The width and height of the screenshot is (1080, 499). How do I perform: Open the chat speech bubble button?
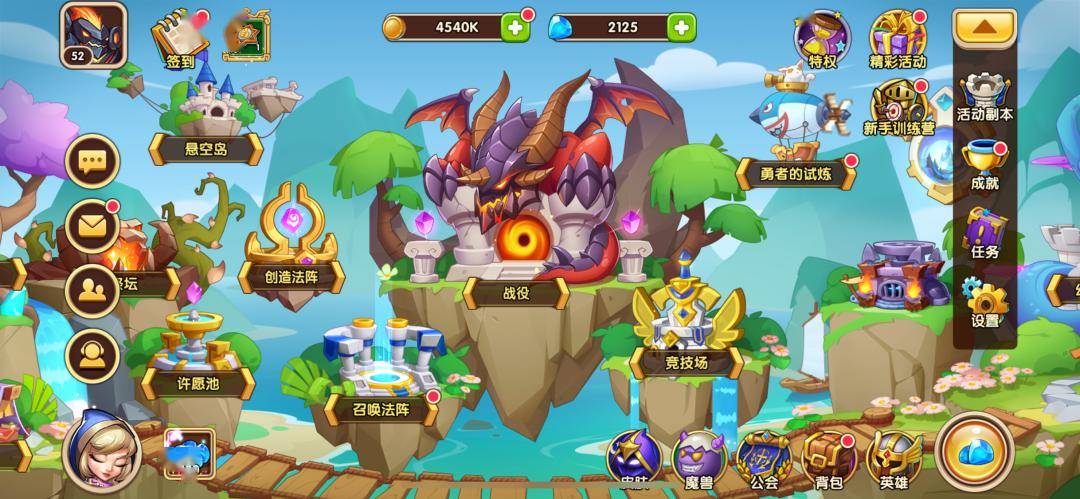coord(93,161)
